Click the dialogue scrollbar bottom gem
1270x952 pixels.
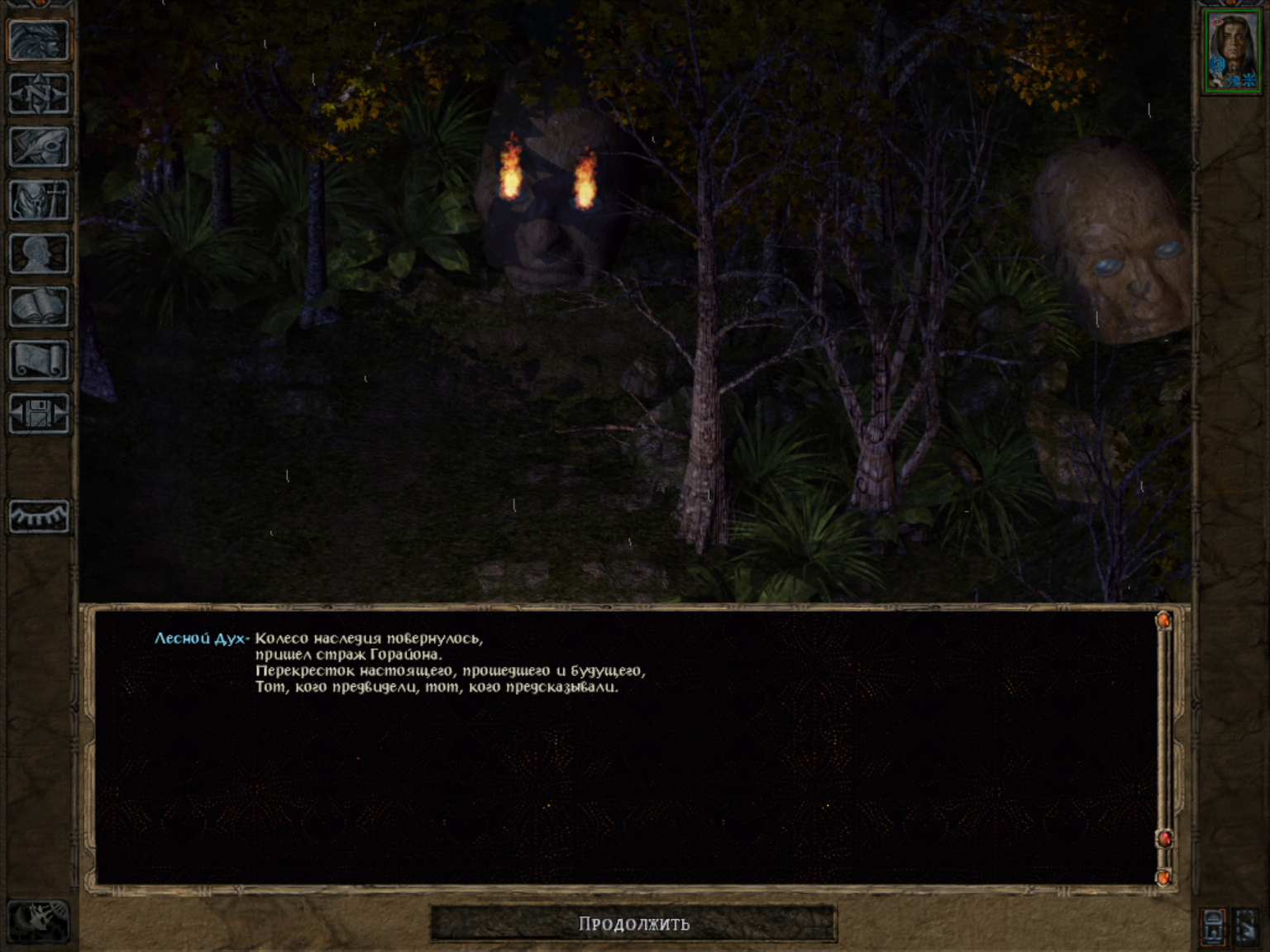click(x=1163, y=877)
